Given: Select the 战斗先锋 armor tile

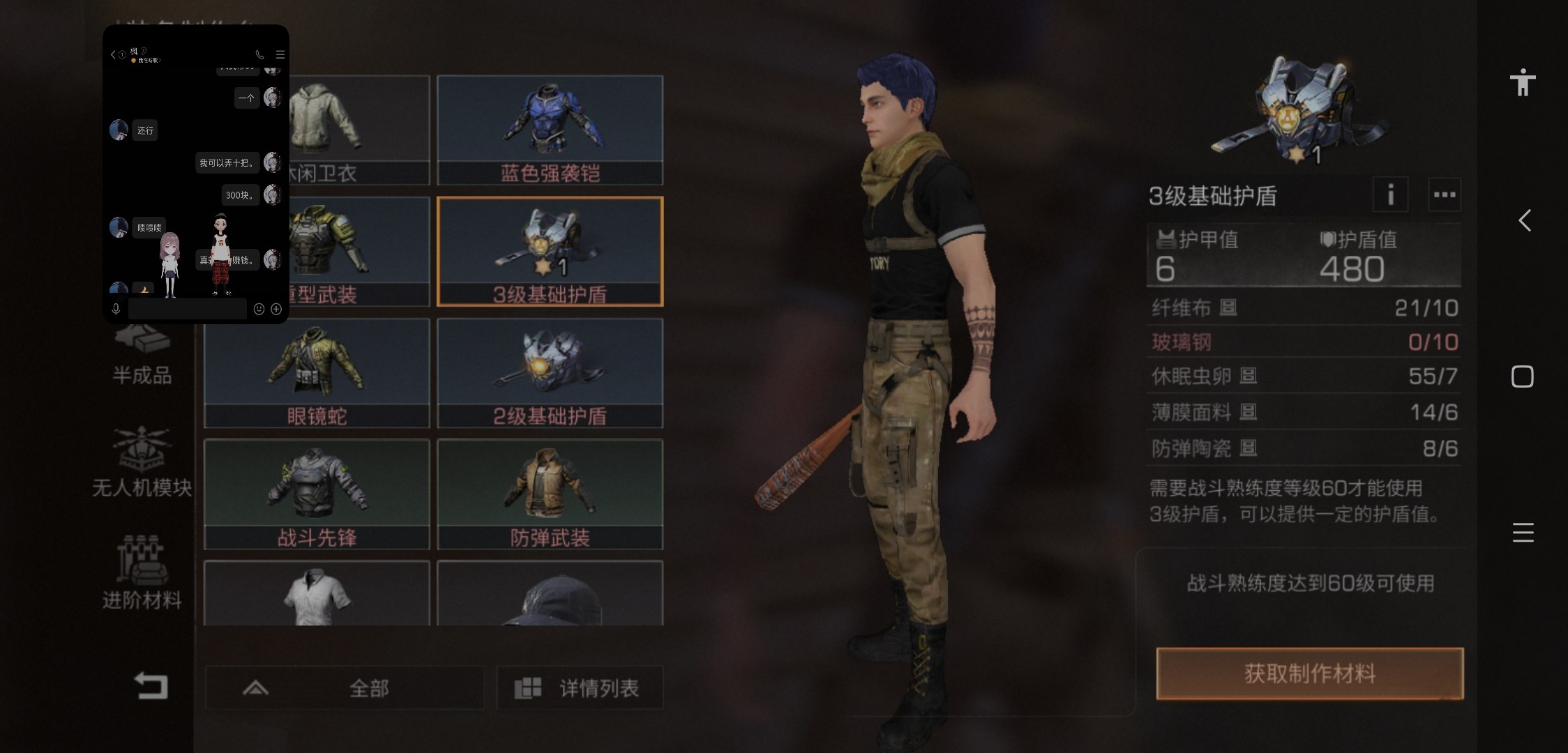Looking at the screenshot, I should tap(317, 494).
